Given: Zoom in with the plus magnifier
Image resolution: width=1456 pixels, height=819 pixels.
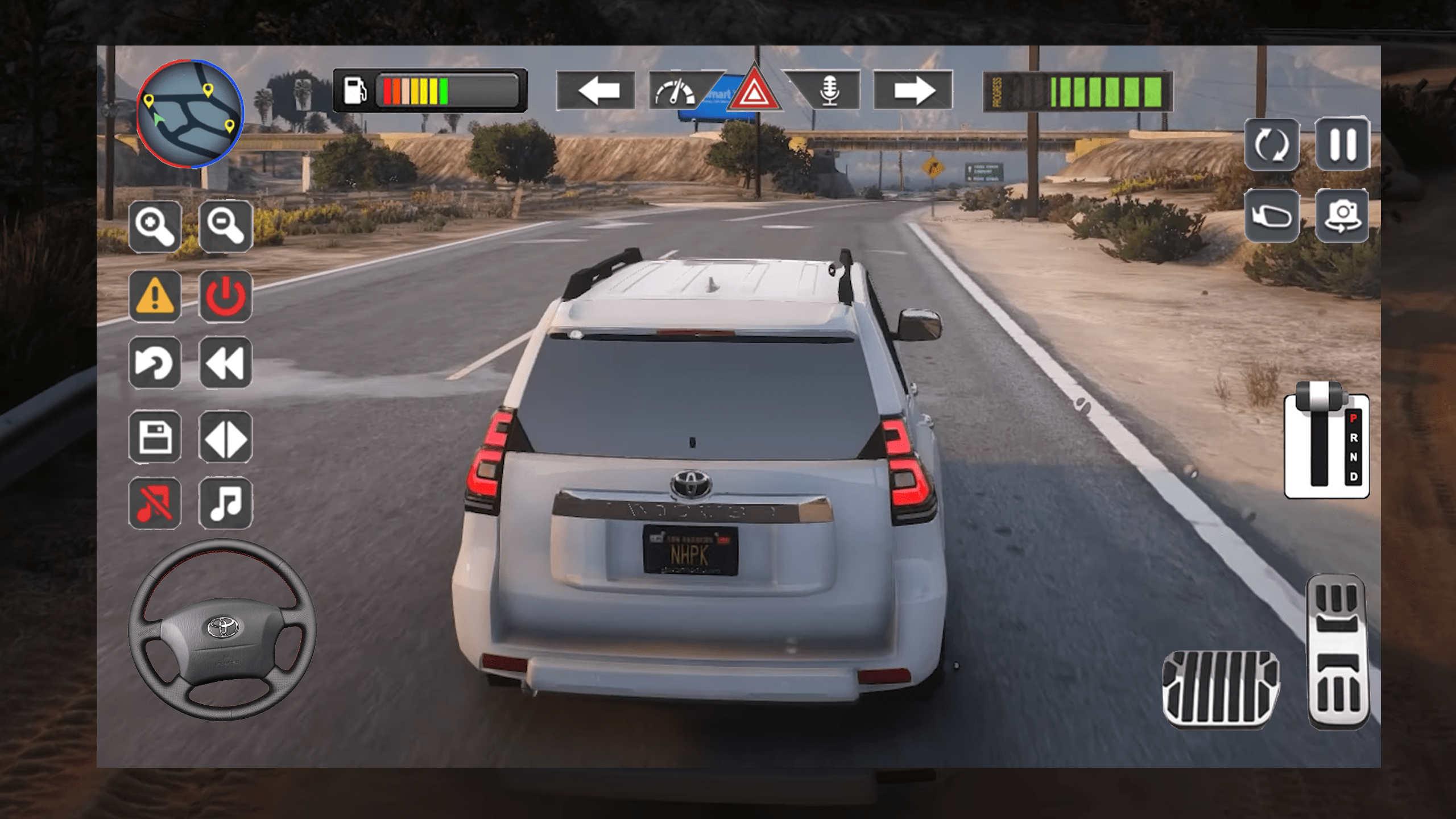Looking at the screenshot, I should (x=155, y=226).
